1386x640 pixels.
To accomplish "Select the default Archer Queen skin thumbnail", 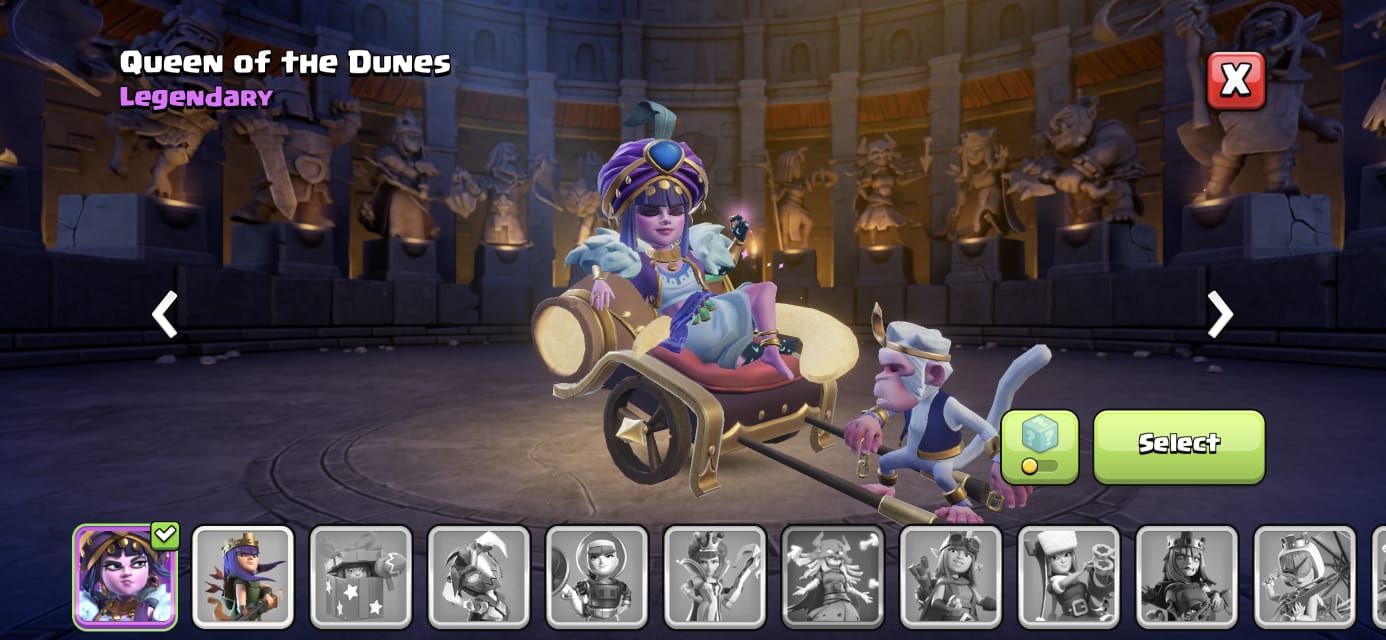I will coord(243,577).
